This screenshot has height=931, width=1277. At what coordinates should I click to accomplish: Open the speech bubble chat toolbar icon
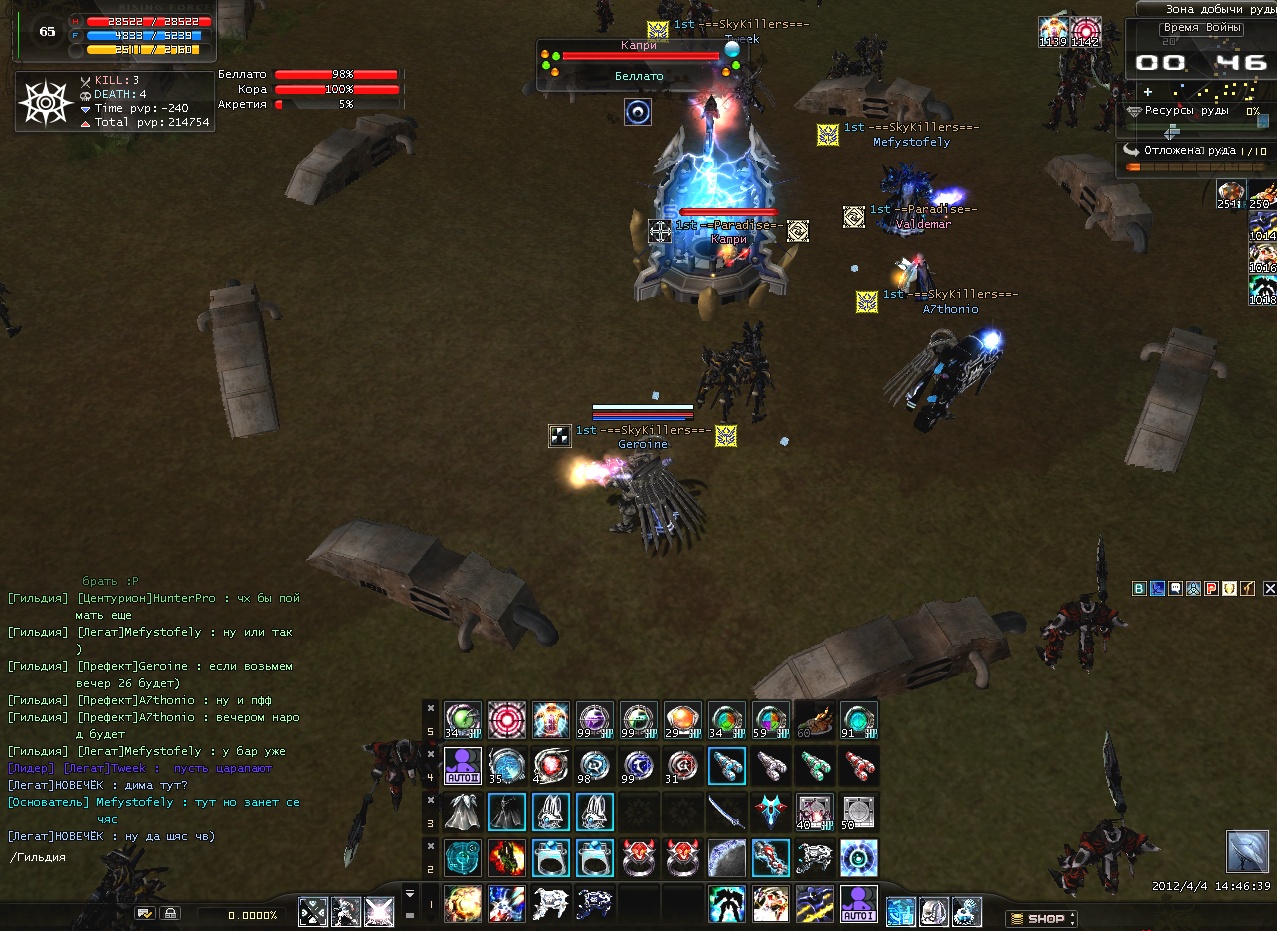[1175, 589]
